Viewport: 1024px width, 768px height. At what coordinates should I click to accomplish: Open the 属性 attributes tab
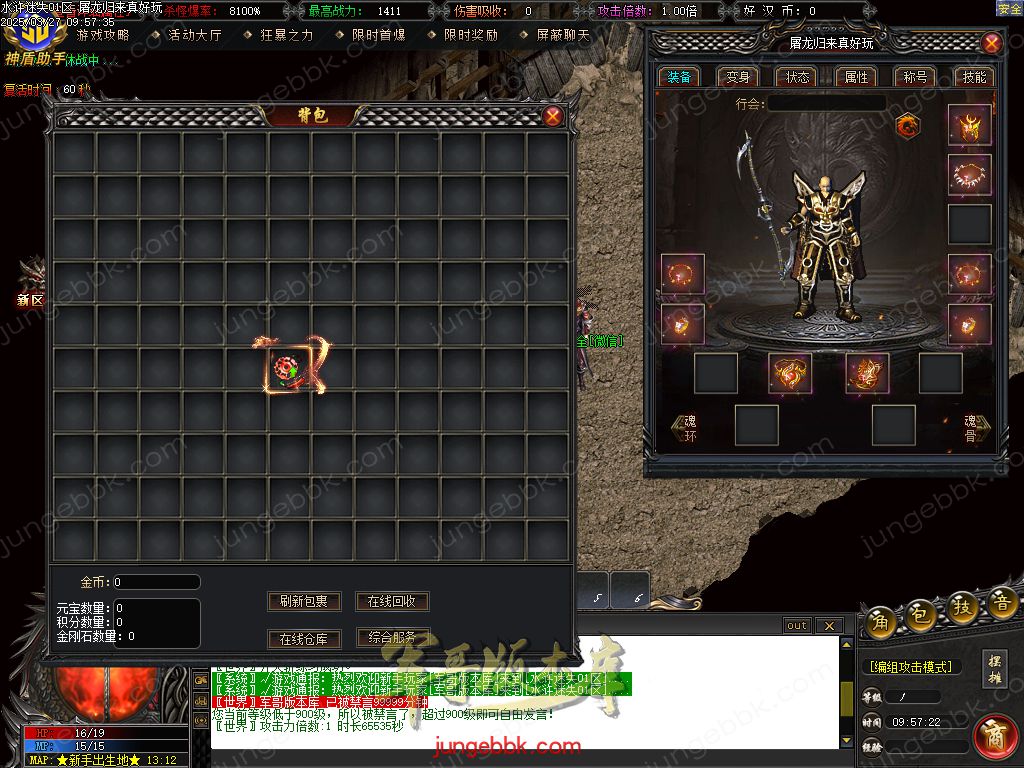(856, 77)
